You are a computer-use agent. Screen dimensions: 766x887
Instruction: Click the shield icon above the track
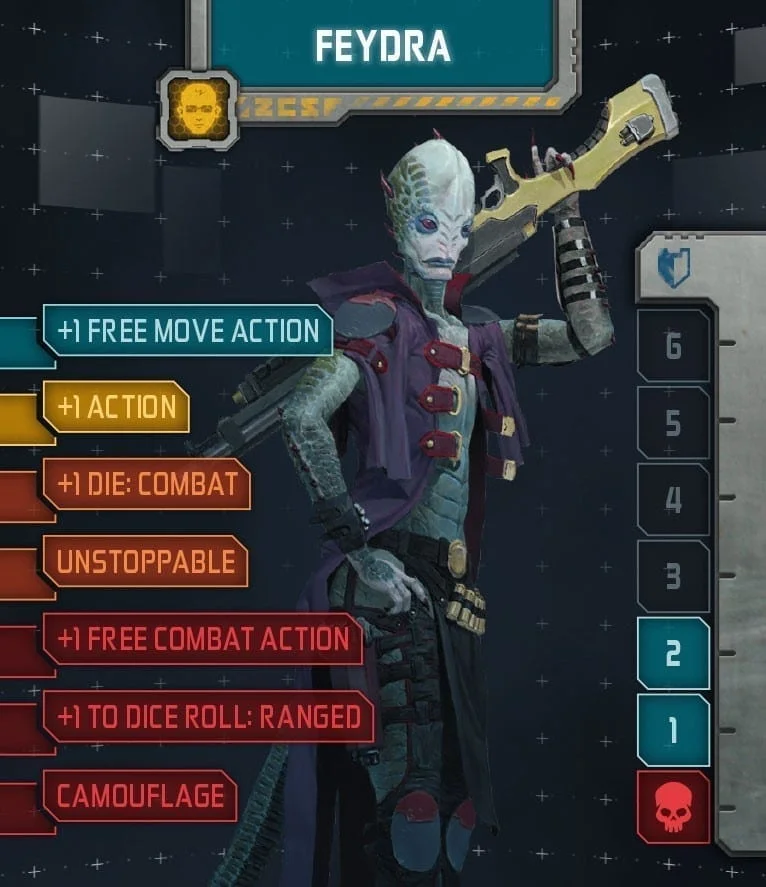coord(674,269)
